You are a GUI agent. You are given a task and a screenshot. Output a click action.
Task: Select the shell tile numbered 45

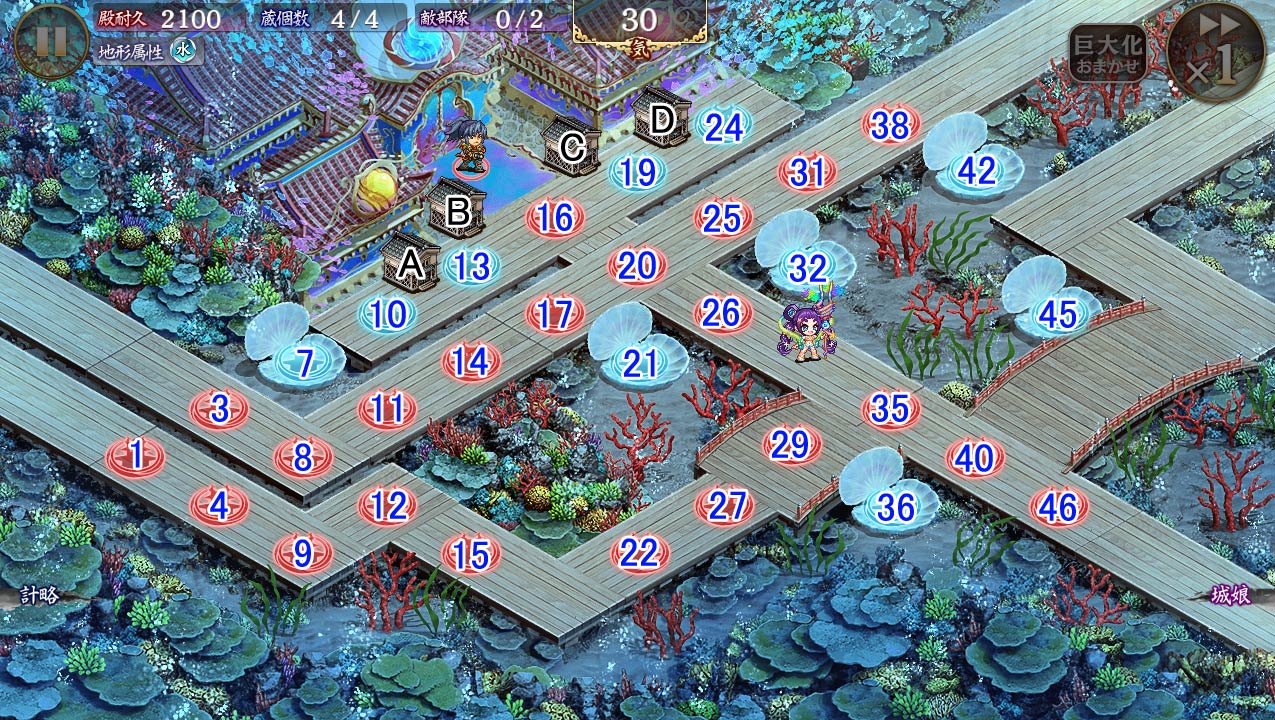pos(1057,314)
